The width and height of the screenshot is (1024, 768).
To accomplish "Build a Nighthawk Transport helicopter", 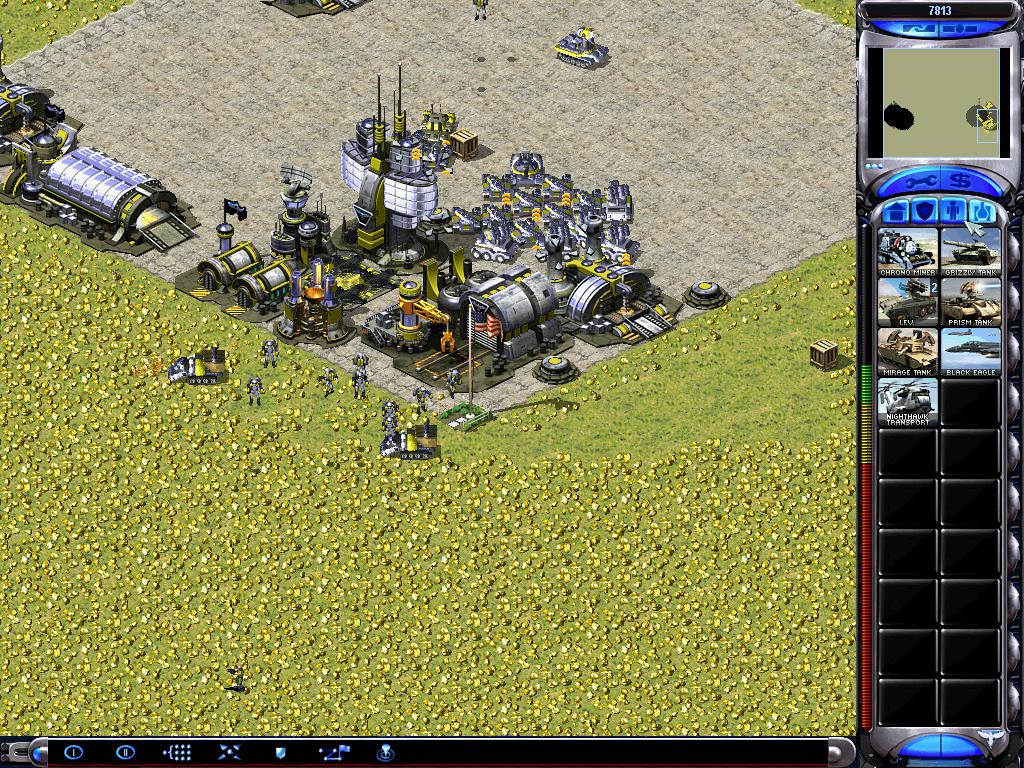I will (908, 402).
